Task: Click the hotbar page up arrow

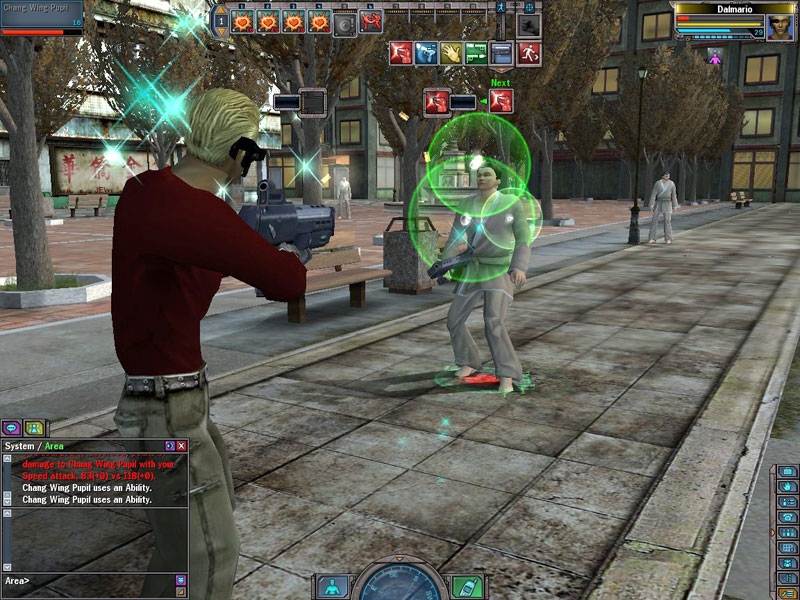Action: (220, 10)
